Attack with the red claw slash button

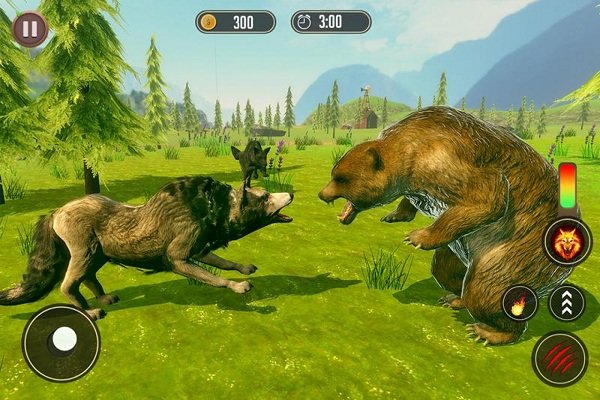(560, 358)
